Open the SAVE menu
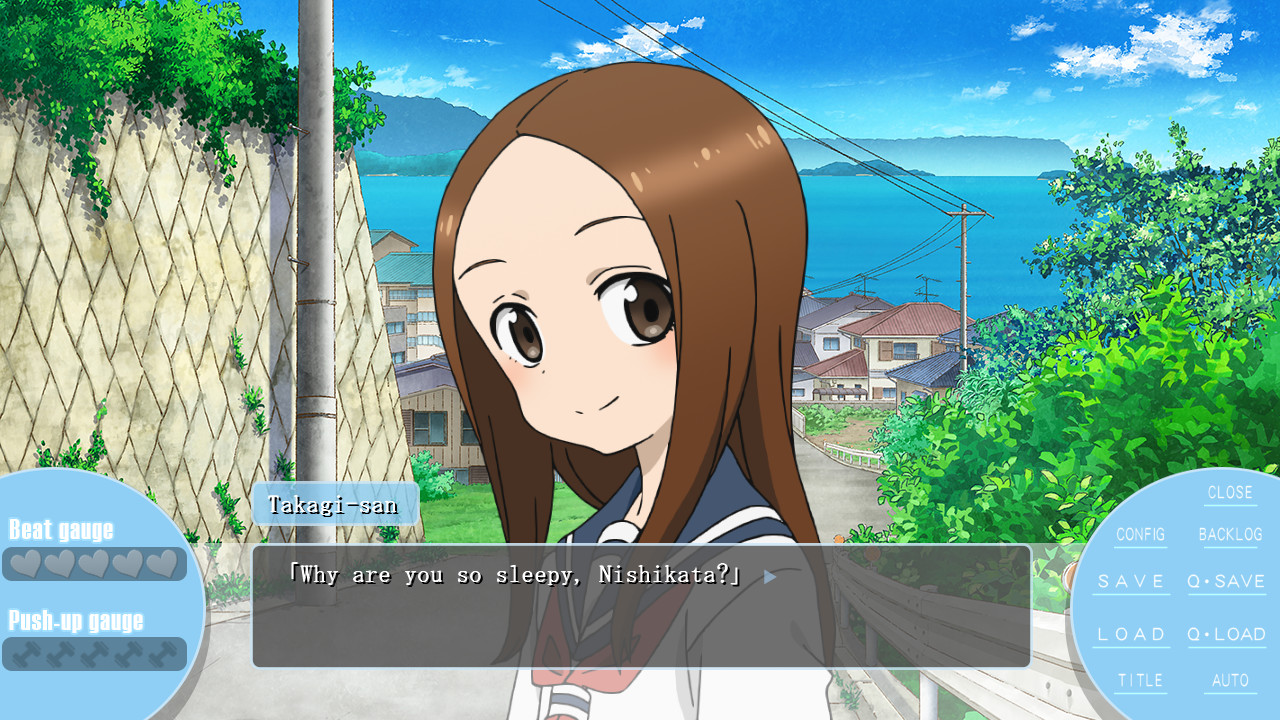 point(1131,581)
